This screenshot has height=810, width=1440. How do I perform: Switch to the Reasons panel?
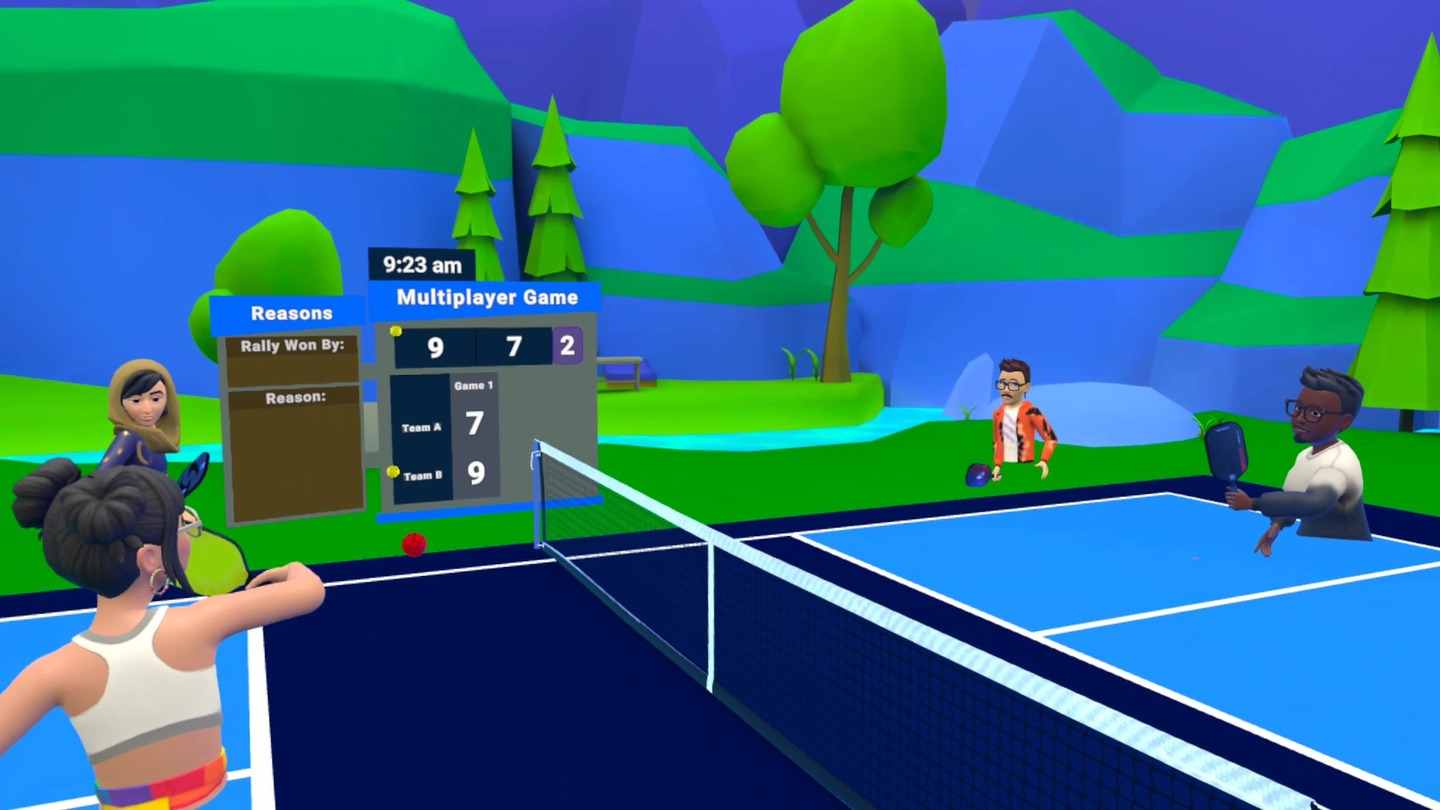[x=294, y=313]
